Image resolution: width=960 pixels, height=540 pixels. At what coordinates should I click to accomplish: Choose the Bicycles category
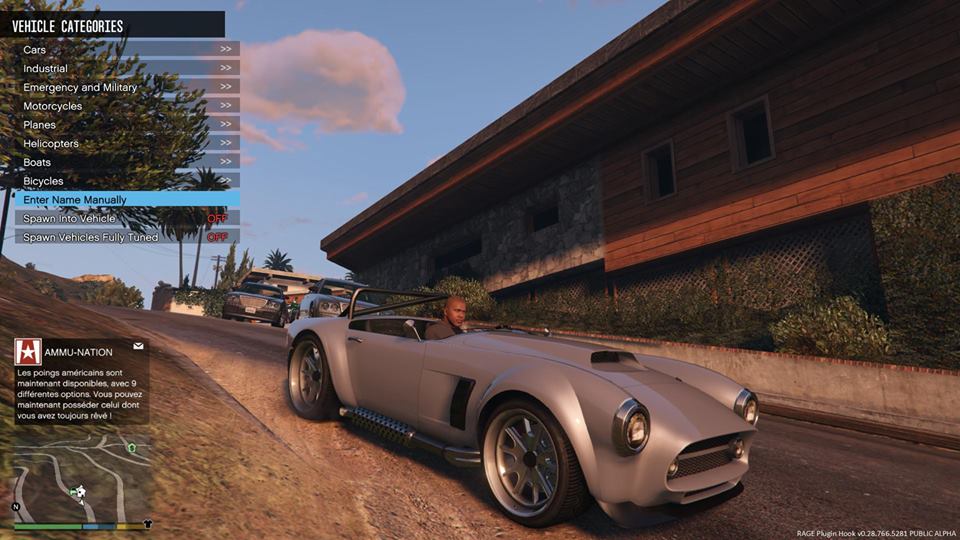pyautogui.click(x=125, y=181)
